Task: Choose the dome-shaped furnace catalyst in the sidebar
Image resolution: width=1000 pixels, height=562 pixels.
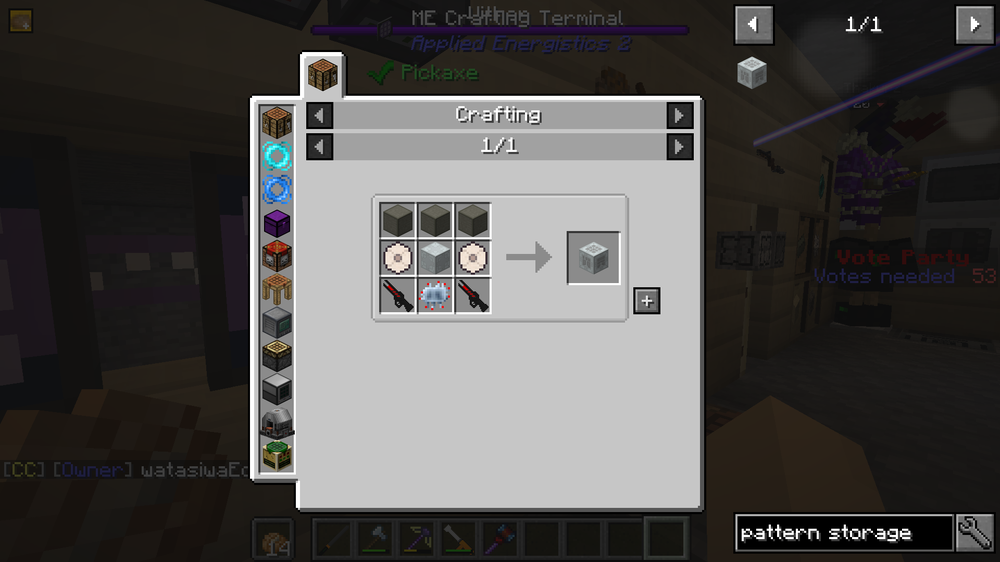Action: (277, 422)
